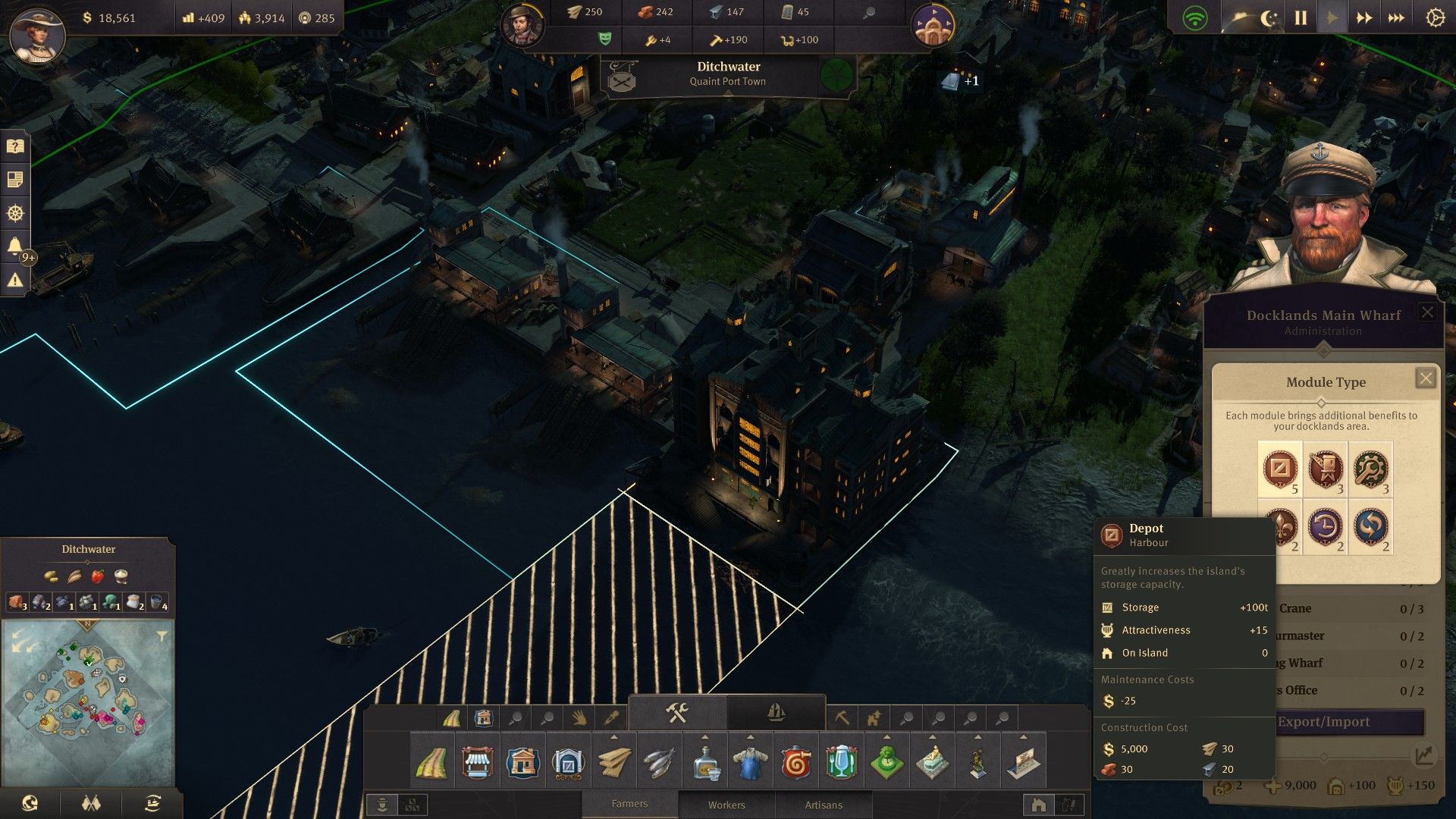Screen dimensions: 1456x819
Task: Close the Docklands Main Wharf panel
Action: 1427,312
